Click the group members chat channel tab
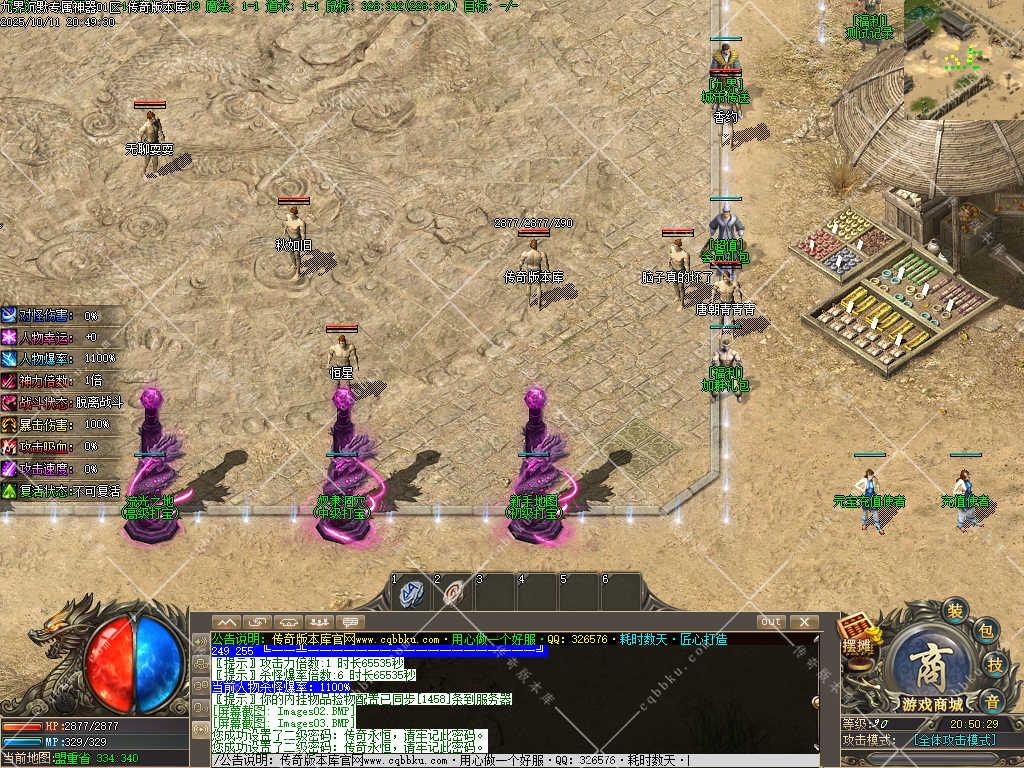The image size is (1024, 768). 320,622
